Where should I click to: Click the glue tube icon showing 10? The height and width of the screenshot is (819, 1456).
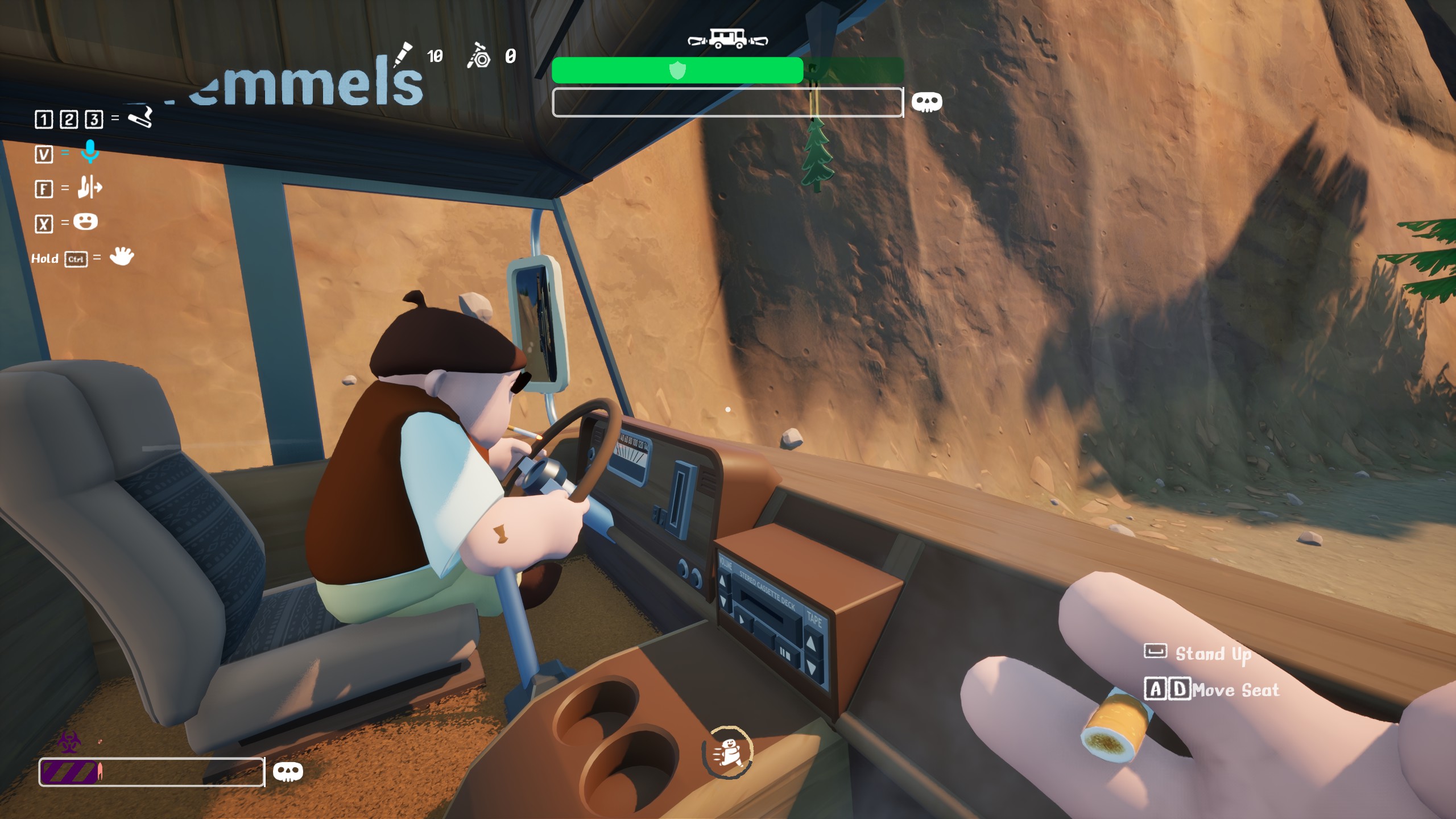[404, 54]
